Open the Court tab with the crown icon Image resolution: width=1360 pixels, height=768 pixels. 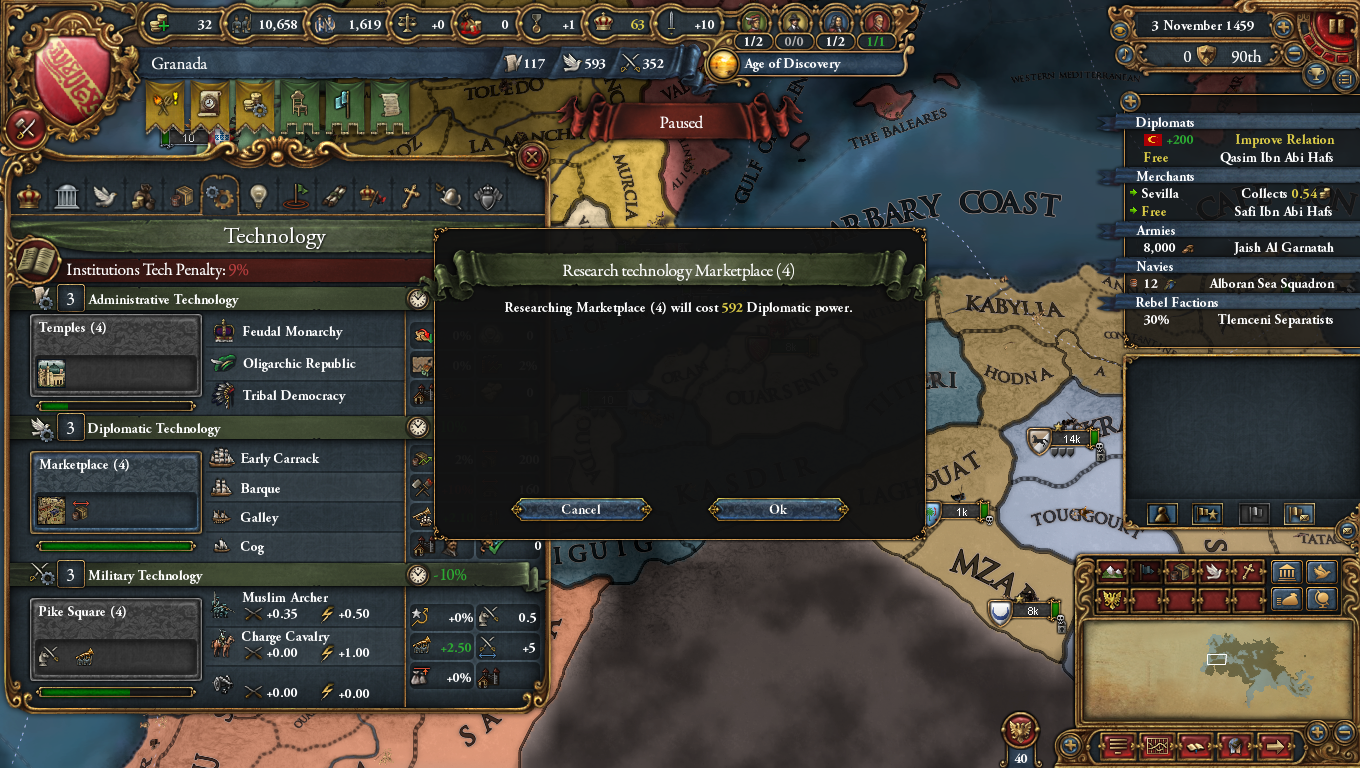pos(27,196)
